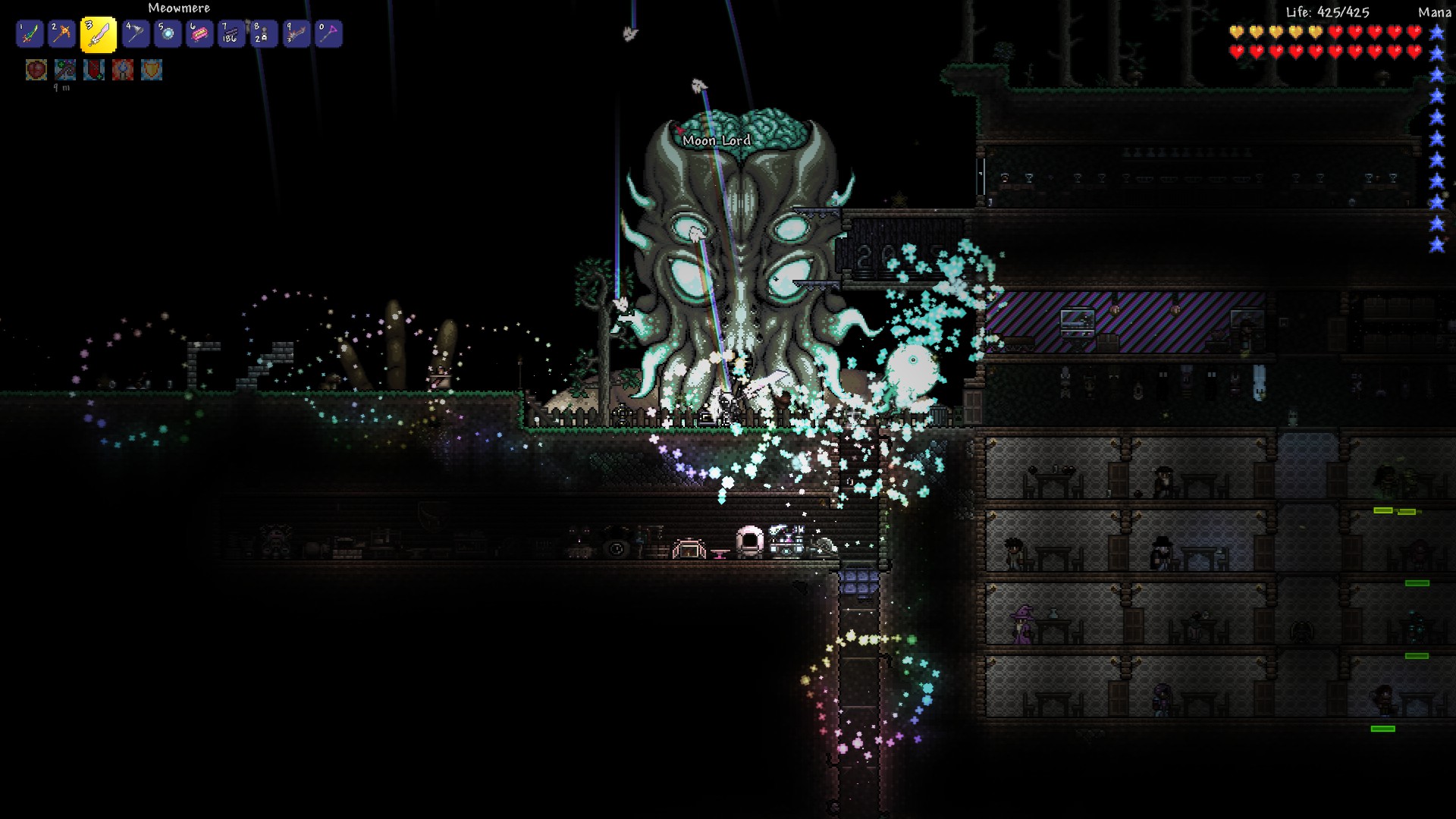The image size is (1456, 819).
Task: Select the winged weapon in hotbar slot 9
Action: point(296,34)
